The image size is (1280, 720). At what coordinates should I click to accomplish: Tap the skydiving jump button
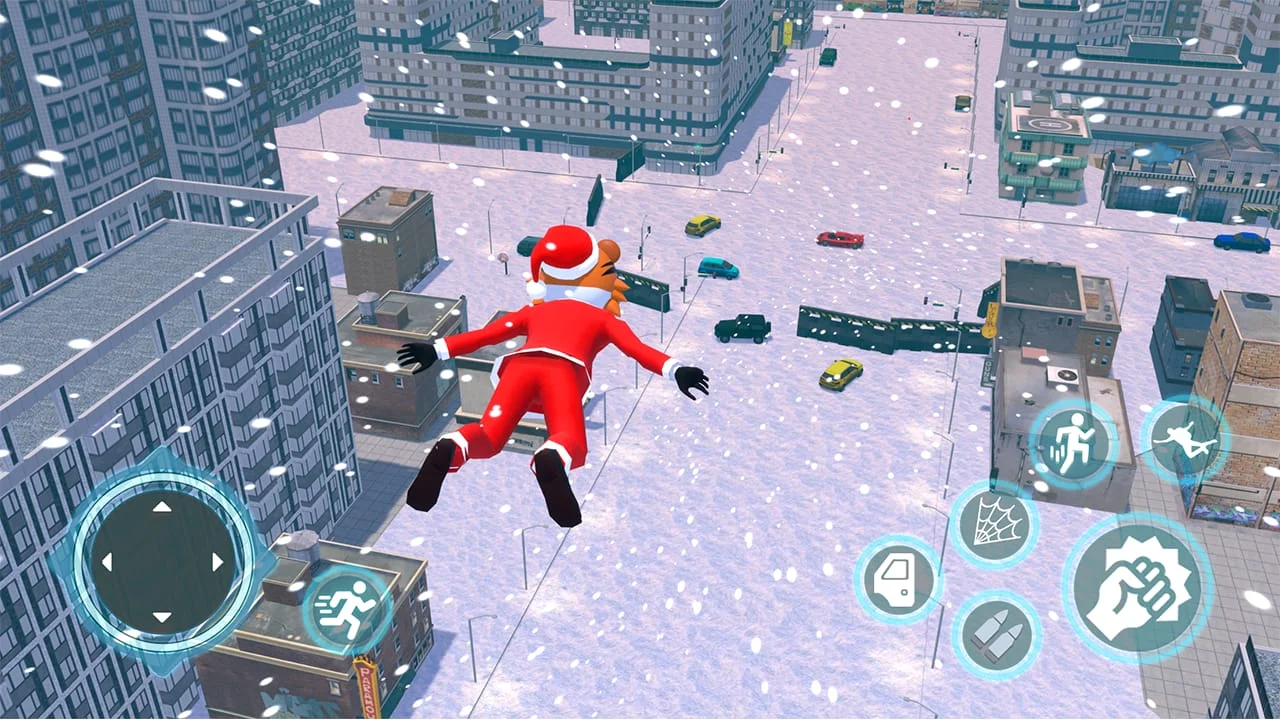[x=1184, y=438]
